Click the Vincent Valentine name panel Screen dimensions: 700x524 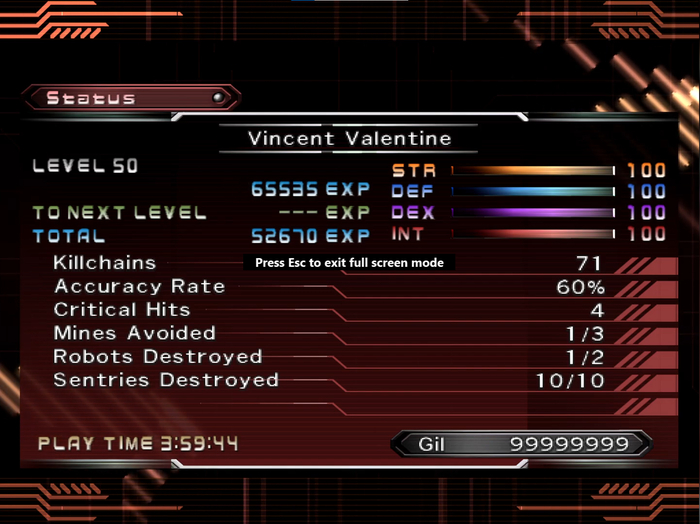coord(349,139)
